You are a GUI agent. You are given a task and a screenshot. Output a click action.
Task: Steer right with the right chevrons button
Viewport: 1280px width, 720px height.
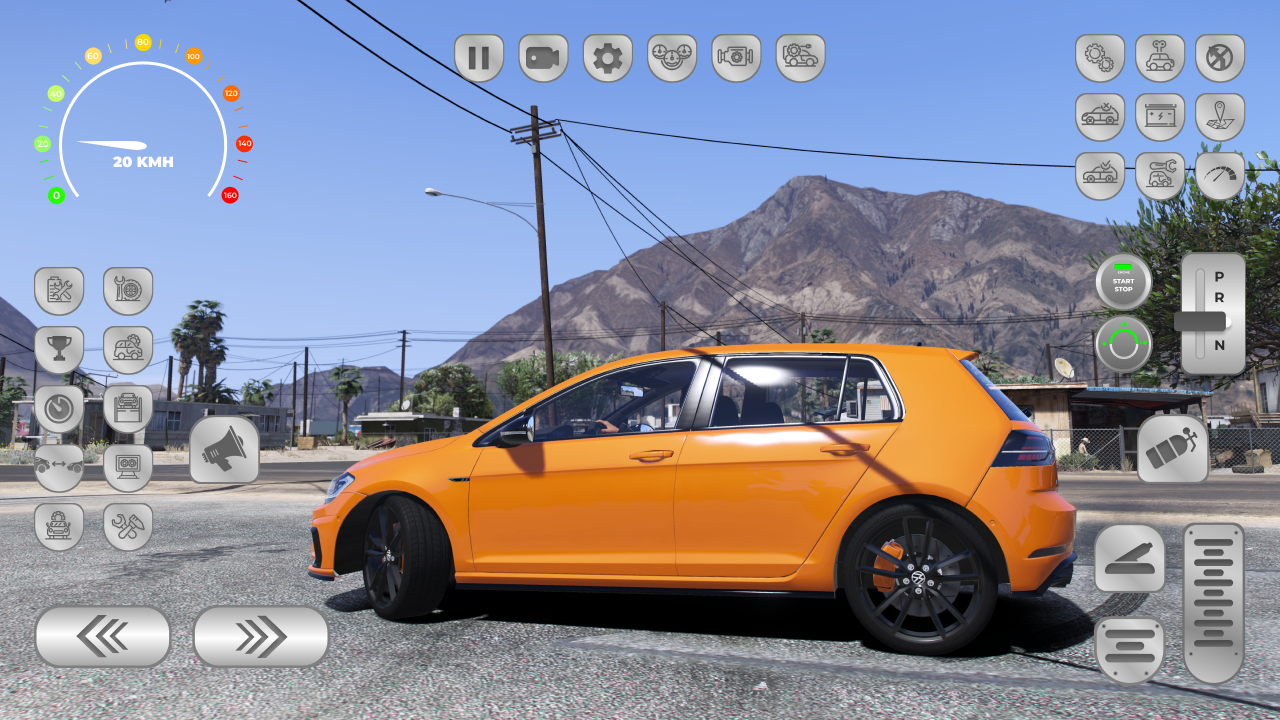click(261, 636)
